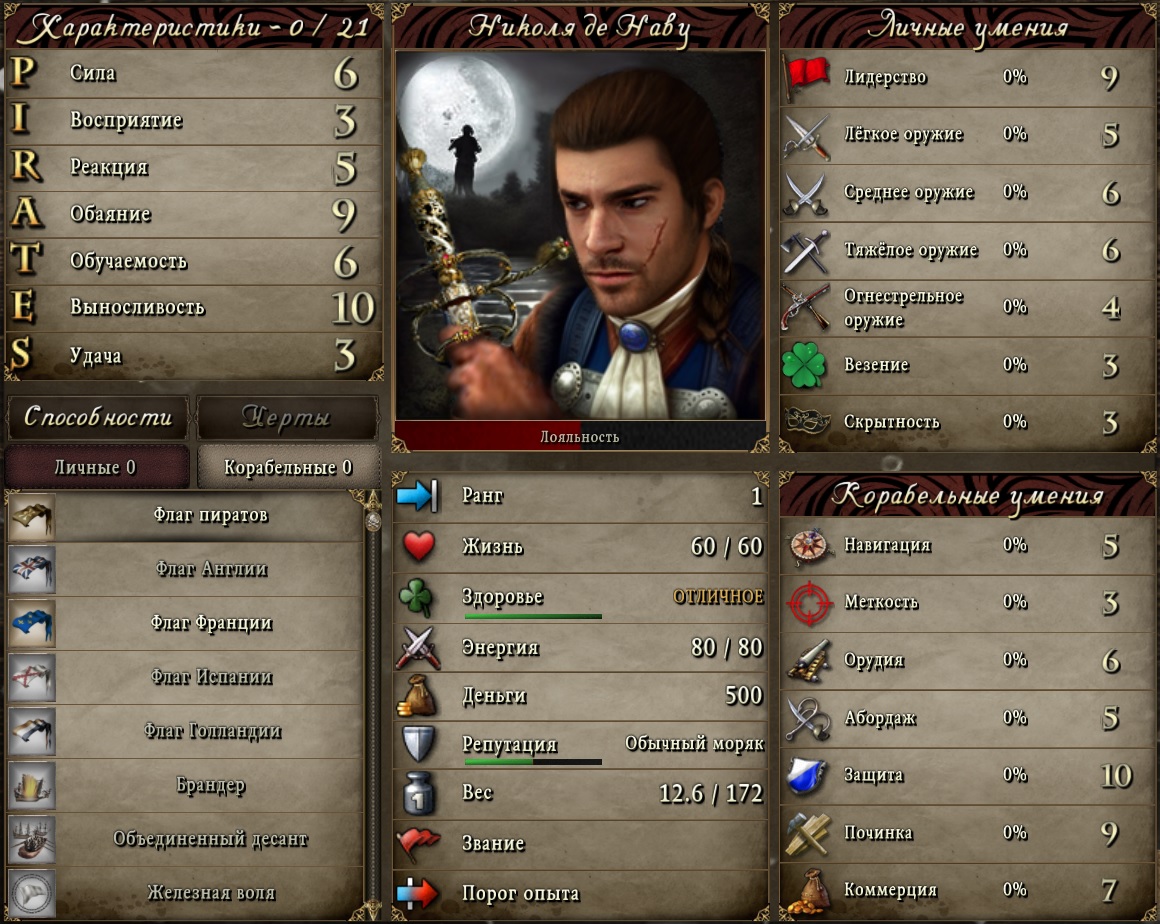This screenshot has width=1160, height=924.
Task: Select the Выносливость characteristic row
Action: [x=195, y=308]
